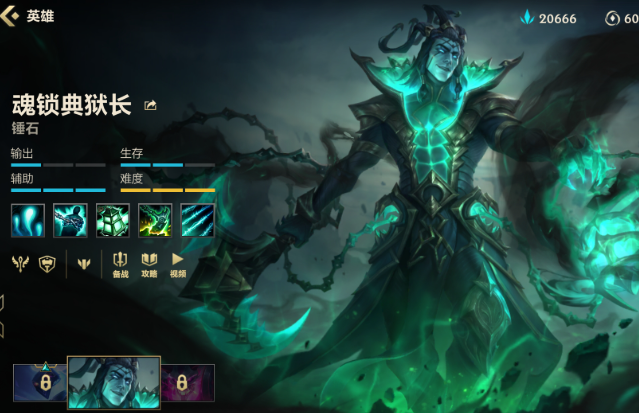Image resolution: width=639 pixels, height=413 pixels.
Task: Click the blue currency 20666 balance
Action: click(x=548, y=18)
